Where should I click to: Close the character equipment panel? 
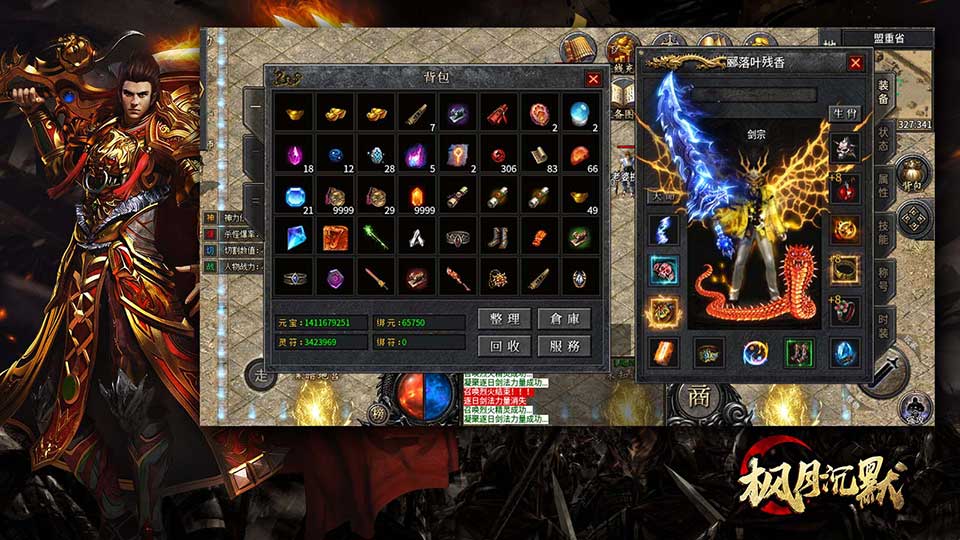coord(855,63)
